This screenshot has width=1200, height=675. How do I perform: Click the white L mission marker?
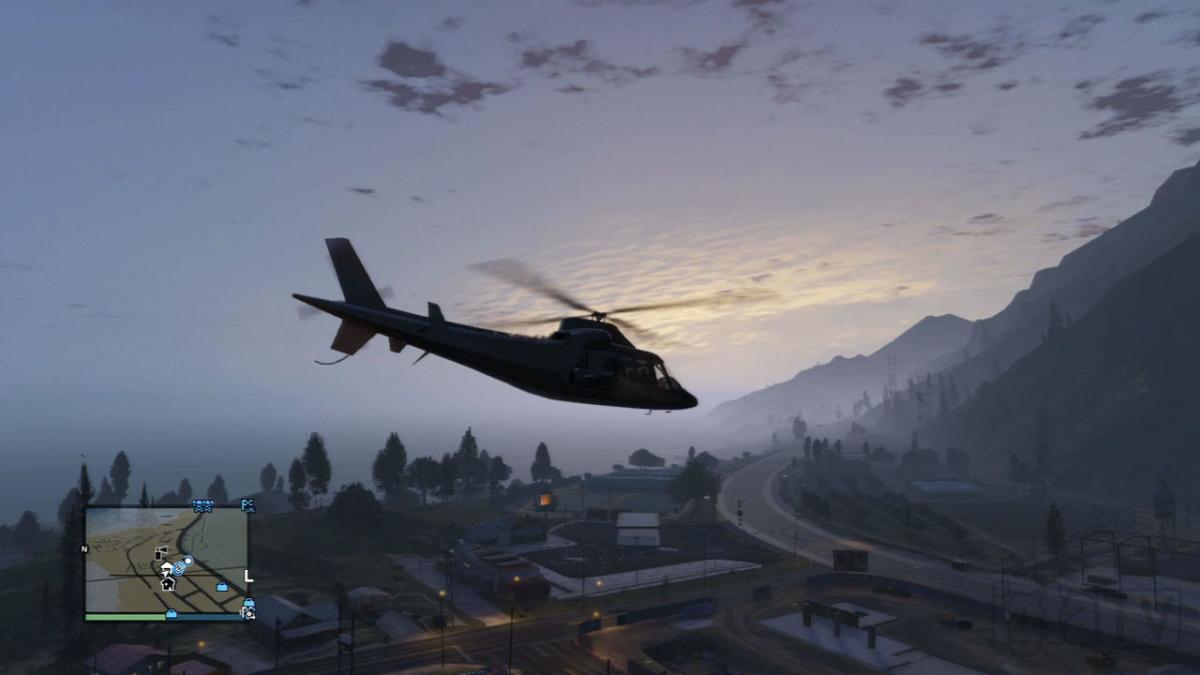coord(249,577)
